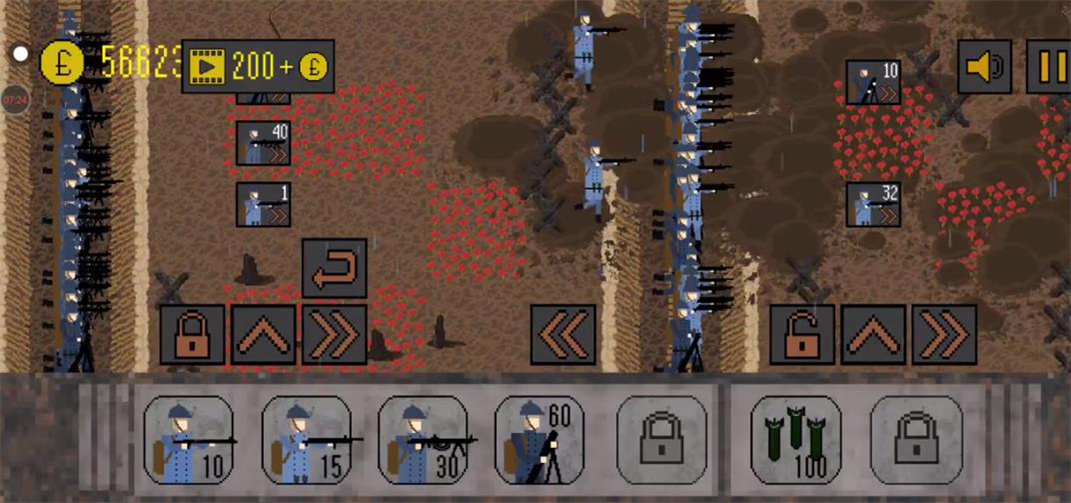The height and width of the screenshot is (503, 1071).
Task: Pause the game
Action: pos(1050,67)
